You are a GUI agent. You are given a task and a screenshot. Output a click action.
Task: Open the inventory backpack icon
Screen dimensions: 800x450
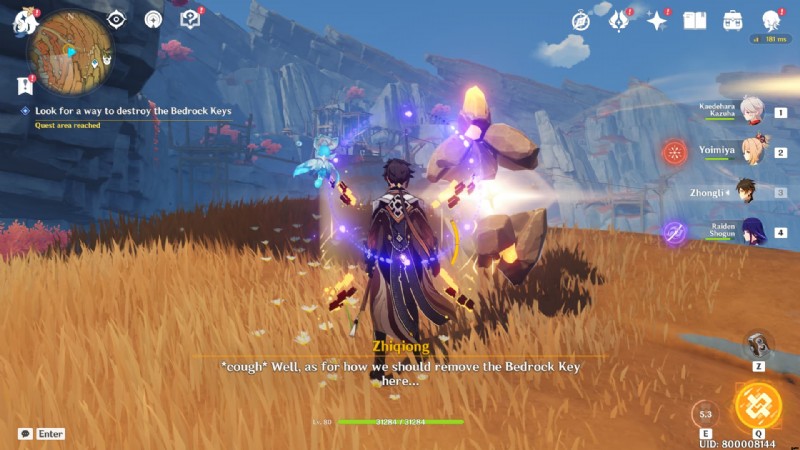tap(733, 20)
